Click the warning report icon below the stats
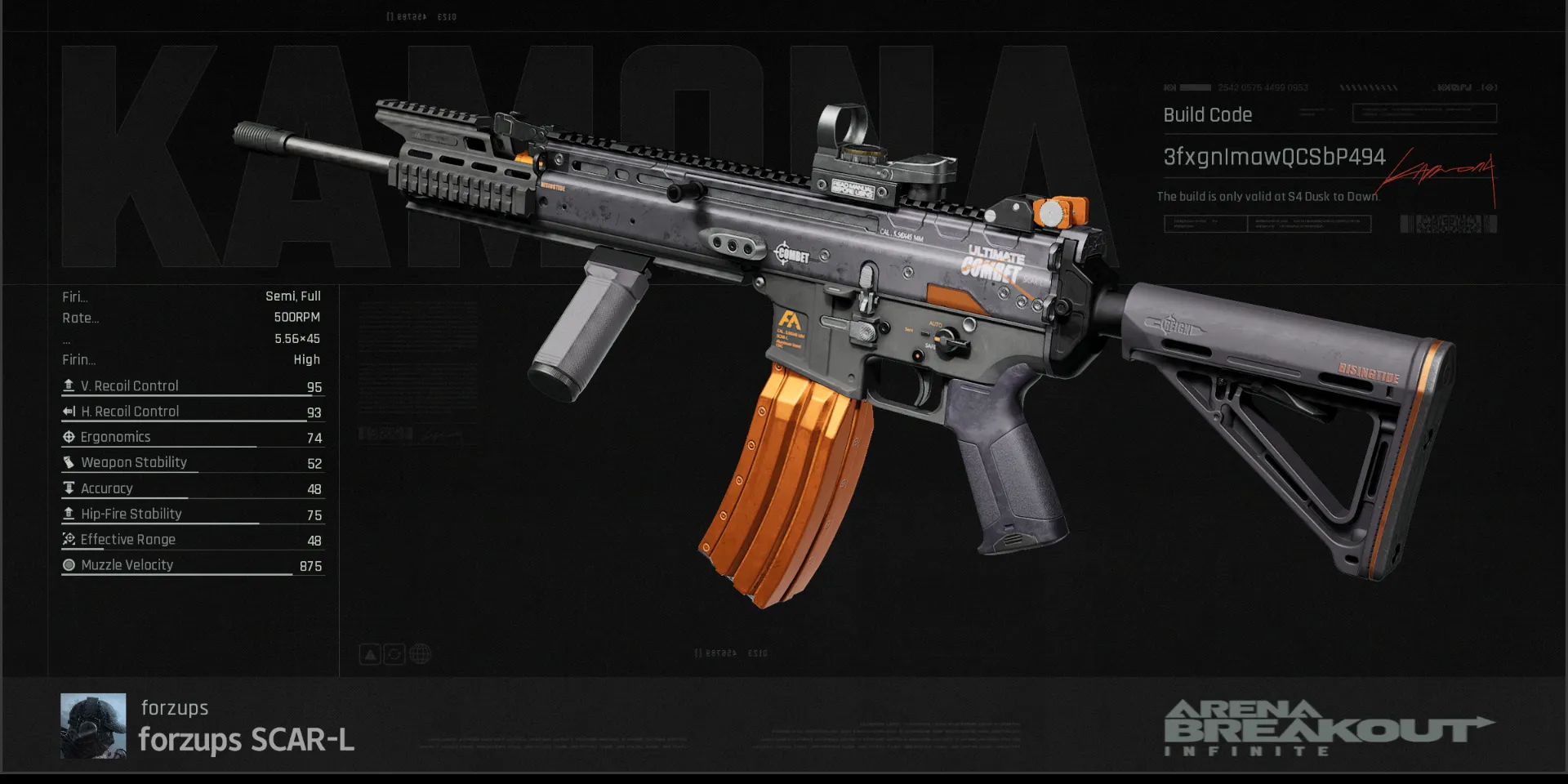Viewport: 1568px width, 784px height. point(369,653)
